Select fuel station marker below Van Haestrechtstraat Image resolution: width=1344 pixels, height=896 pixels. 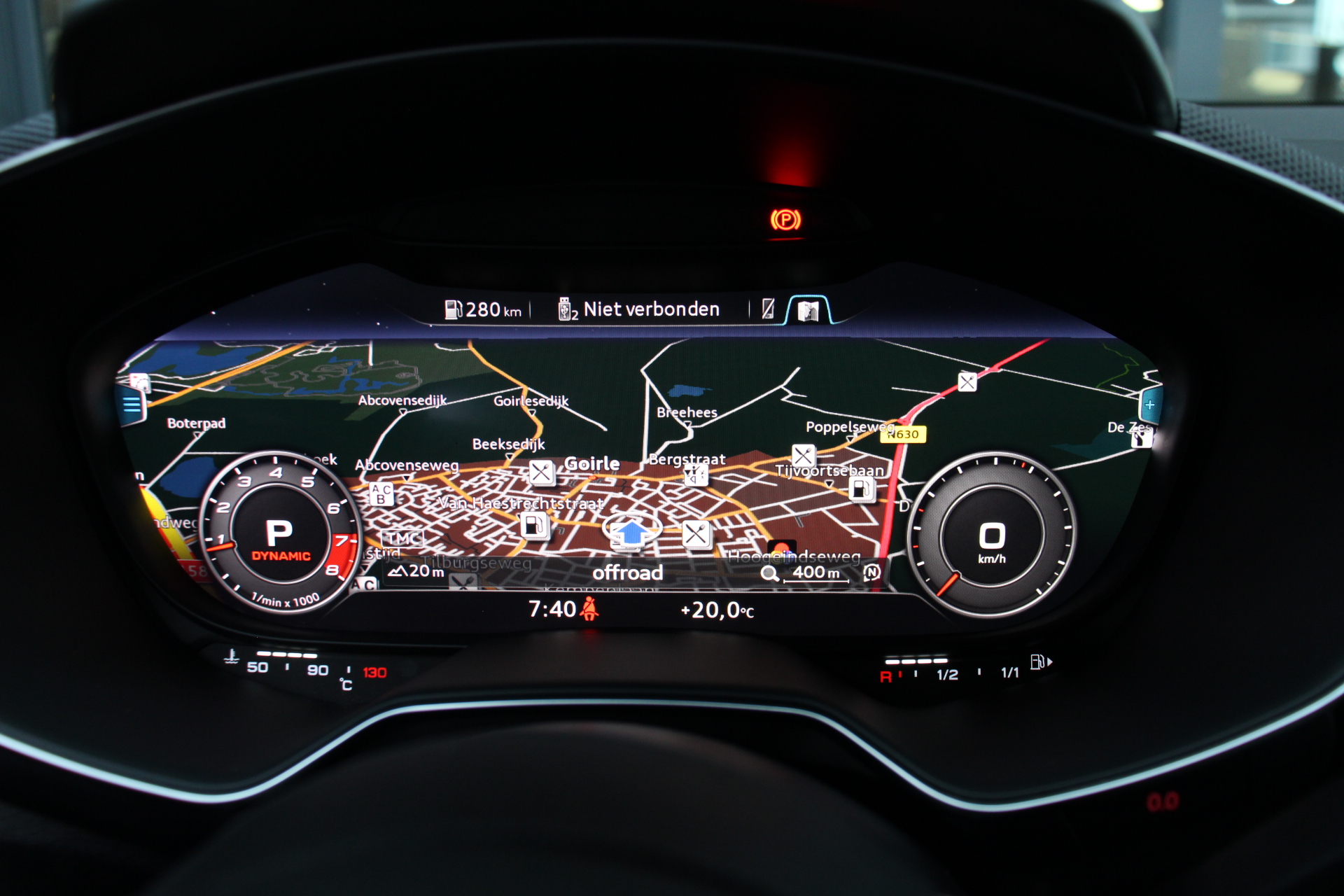pyautogui.click(x=534, y=524)
